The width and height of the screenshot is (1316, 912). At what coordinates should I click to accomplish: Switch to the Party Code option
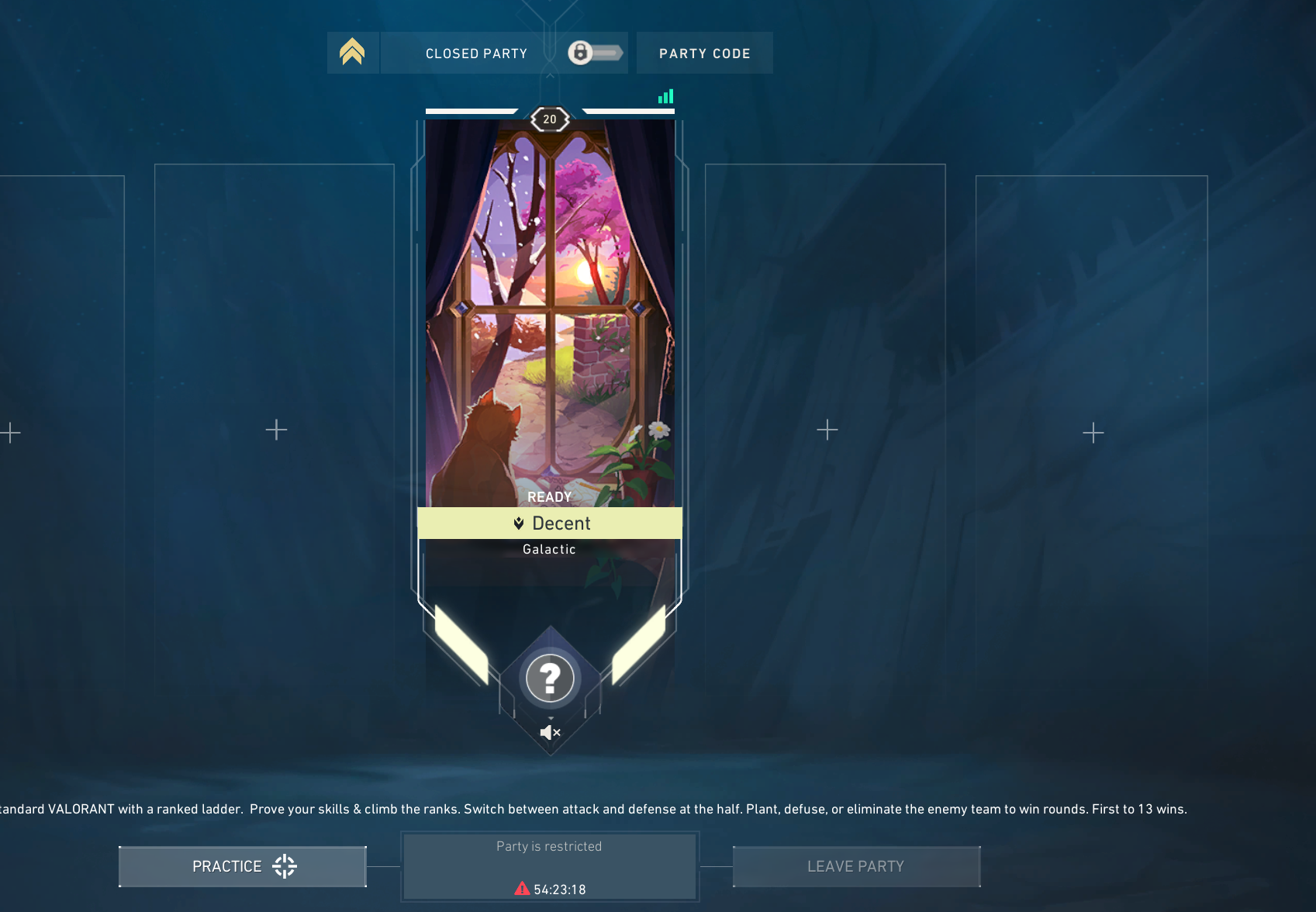pyautogui.click(x=704, y=53)
